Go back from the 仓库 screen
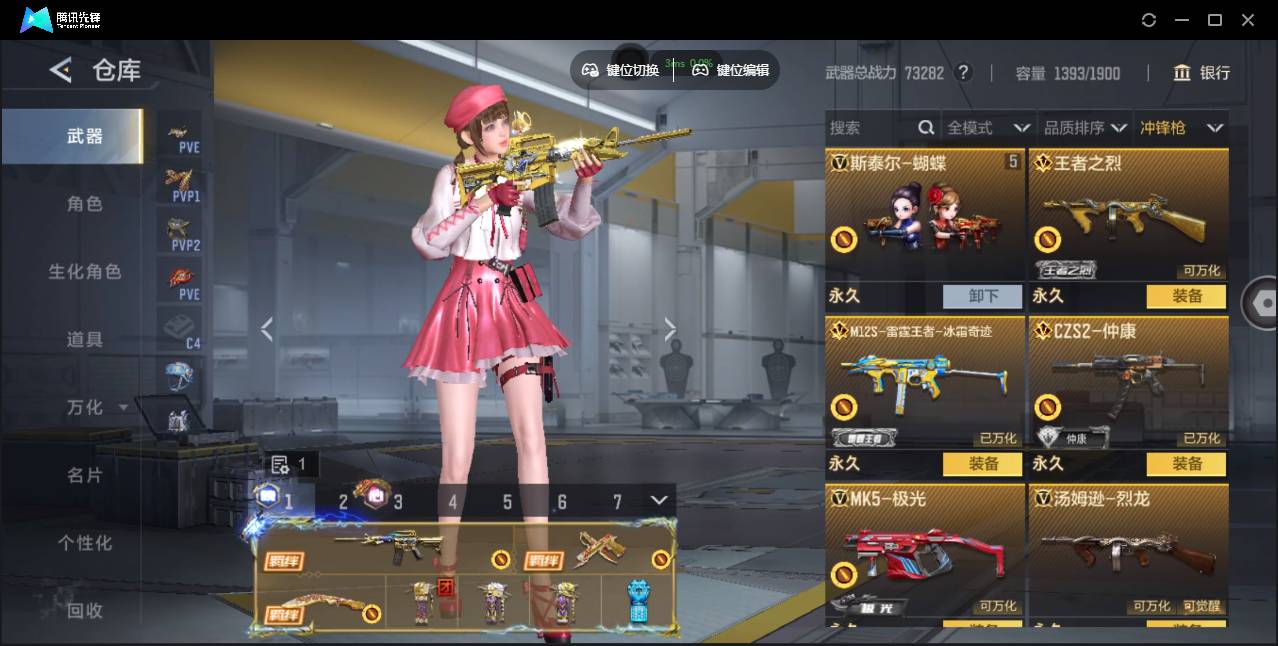The width and height of the screenshot is (1278, 646). coord(61,70)
